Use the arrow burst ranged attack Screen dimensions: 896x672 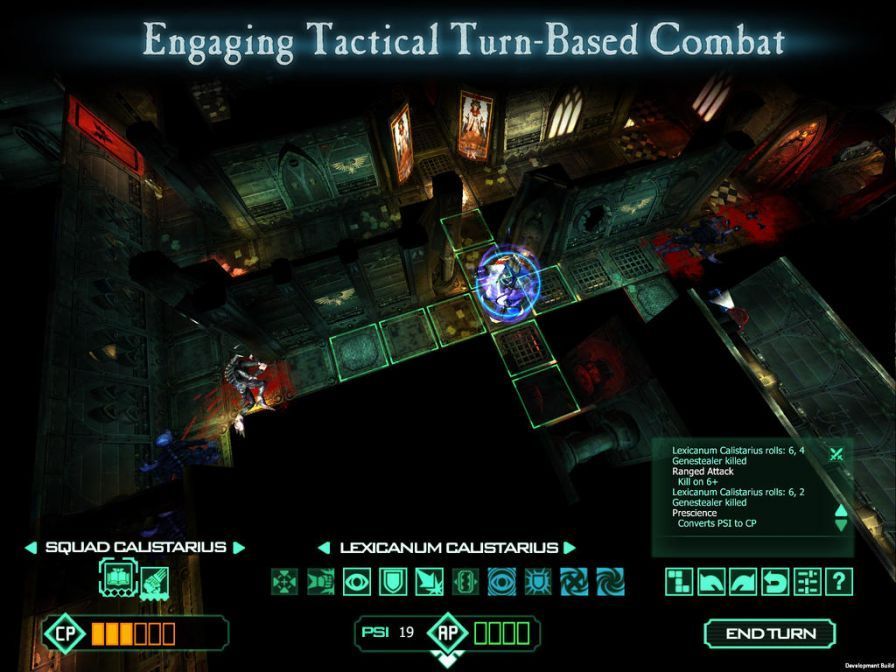pos(429,581)
